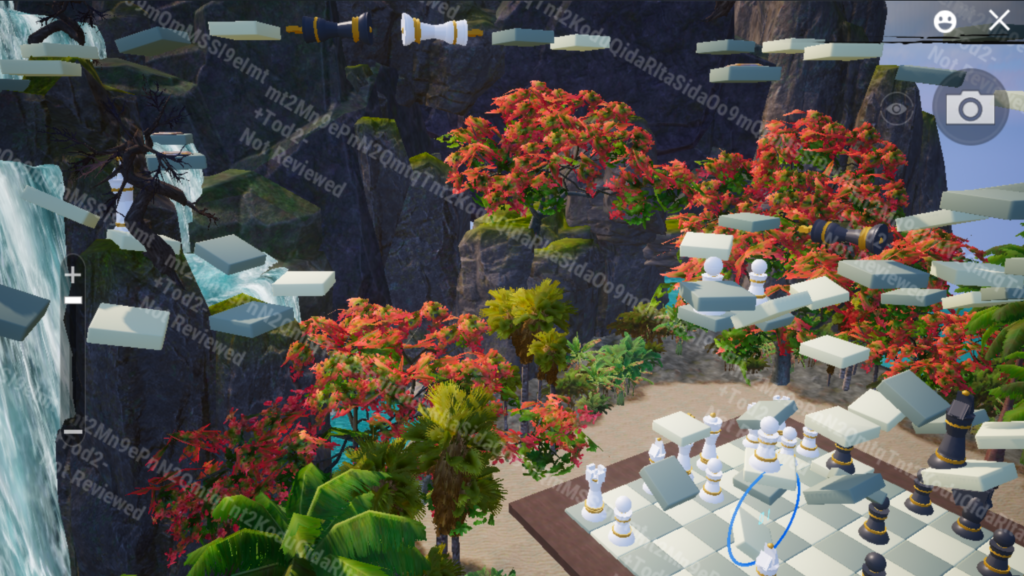Screen dimensions: 1024x576
Task: Toggle the eye visibility icon
Action: [x=896, y=109]
